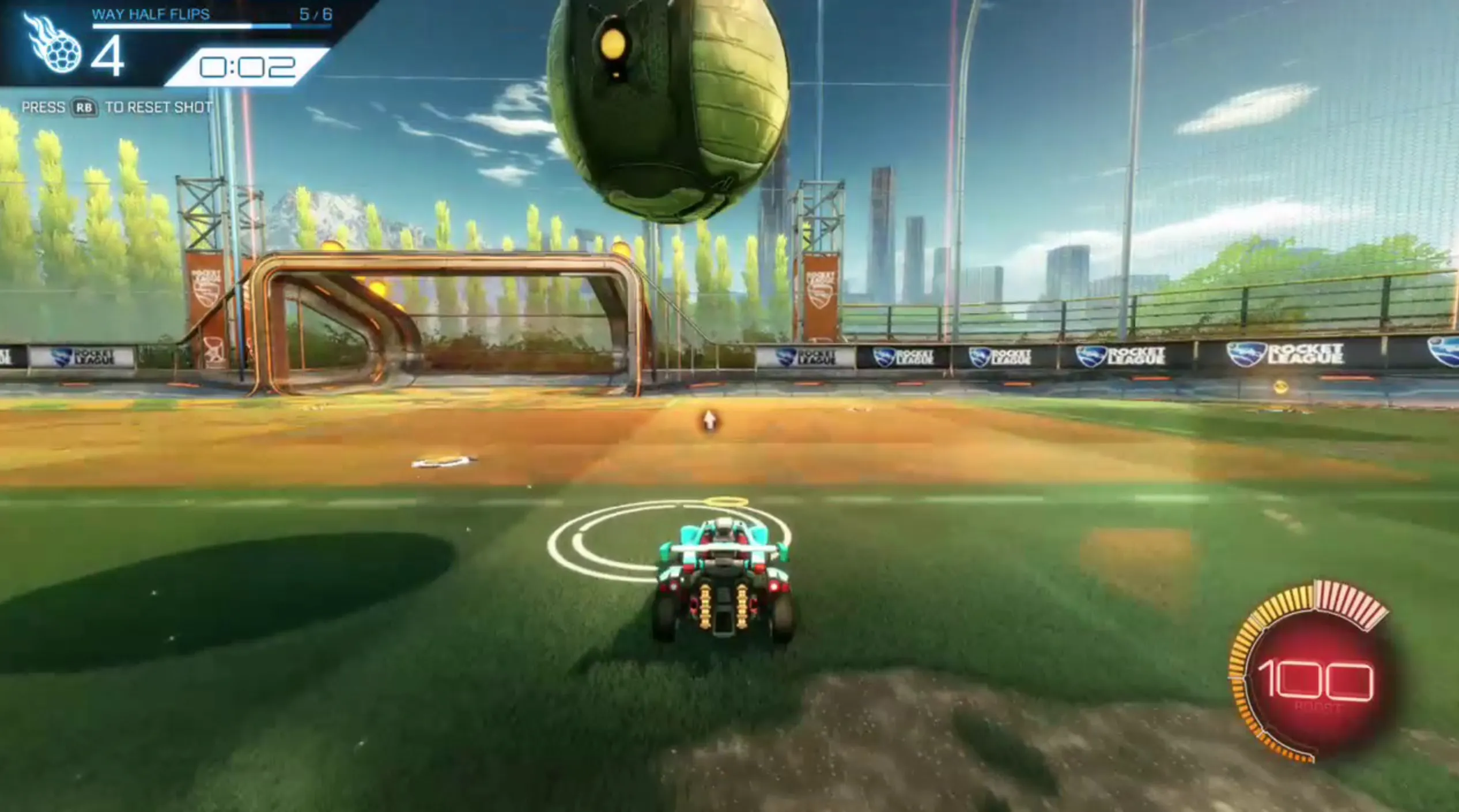1459x812 pixels.
Task: Click PRESS RB TO RESET SHOT text
Action: tap(115, 107)
